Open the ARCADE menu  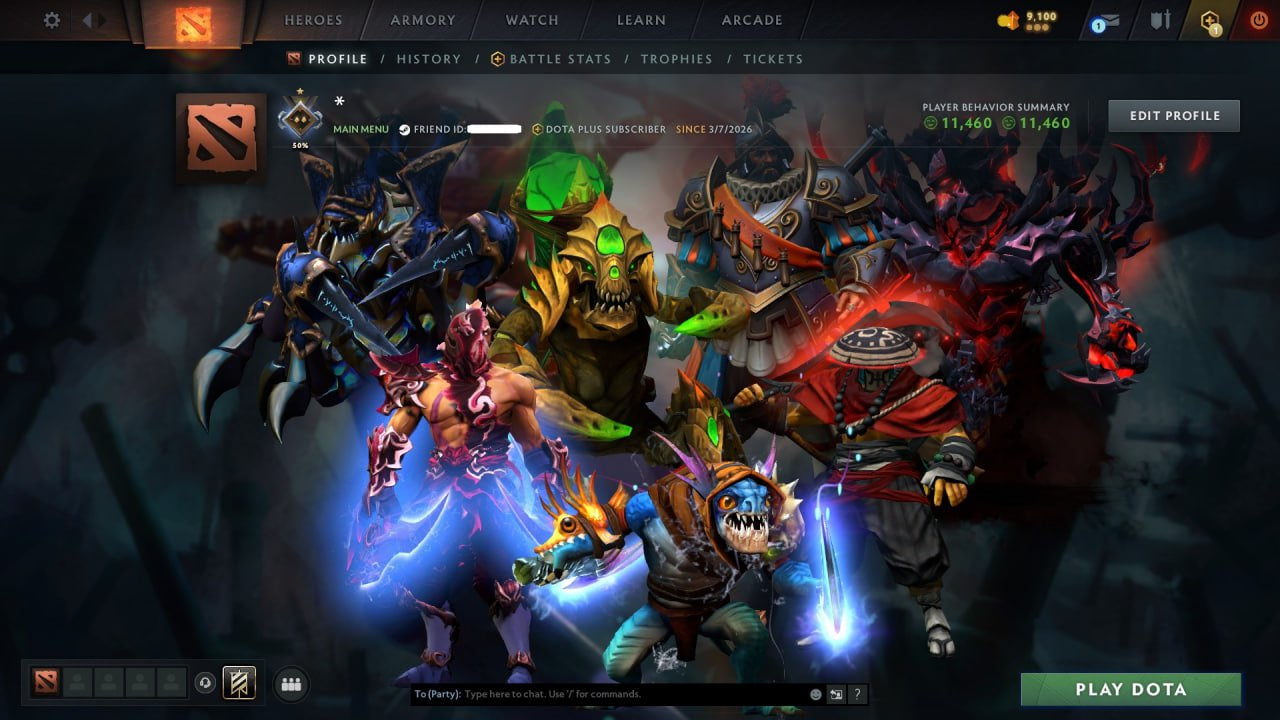point(751,20)
